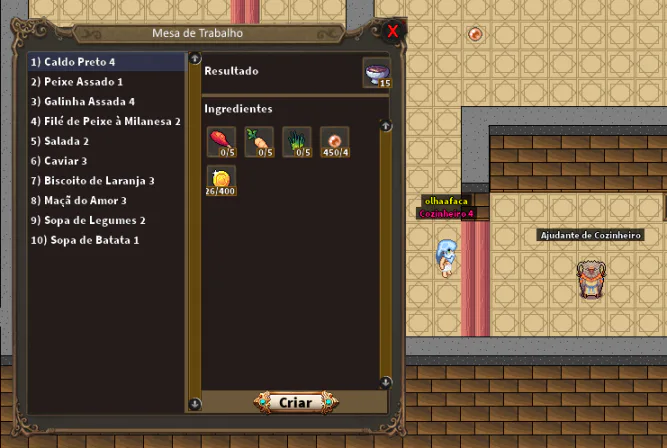Click the ingredients panel's scroll-down arrow

pyautogui.click(x=385, y=382)
